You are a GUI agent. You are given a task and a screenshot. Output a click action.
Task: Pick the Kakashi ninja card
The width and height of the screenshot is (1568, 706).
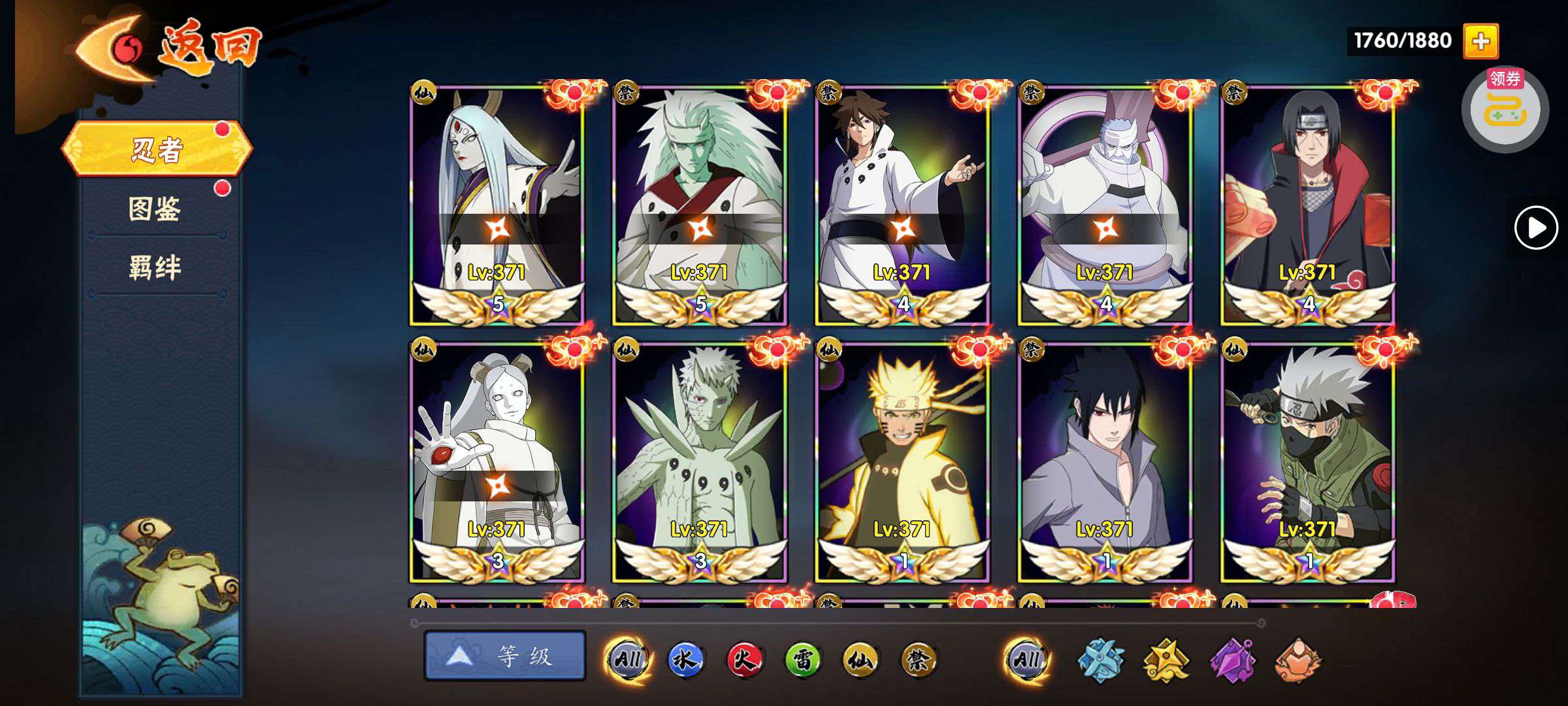1307,462
